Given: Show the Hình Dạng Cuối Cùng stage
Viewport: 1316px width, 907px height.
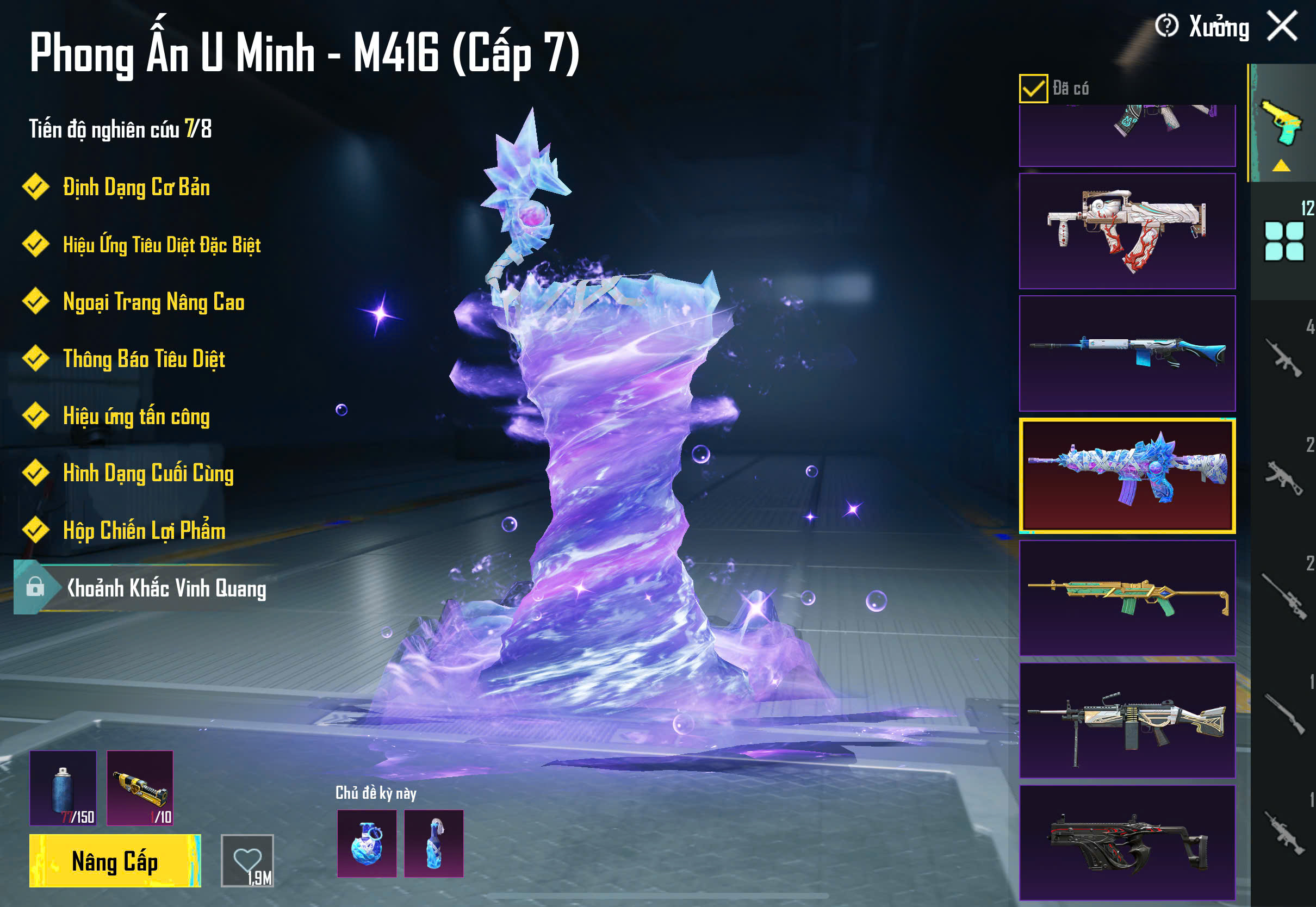Looking at the screenshot, I should [x=148, y=473].
